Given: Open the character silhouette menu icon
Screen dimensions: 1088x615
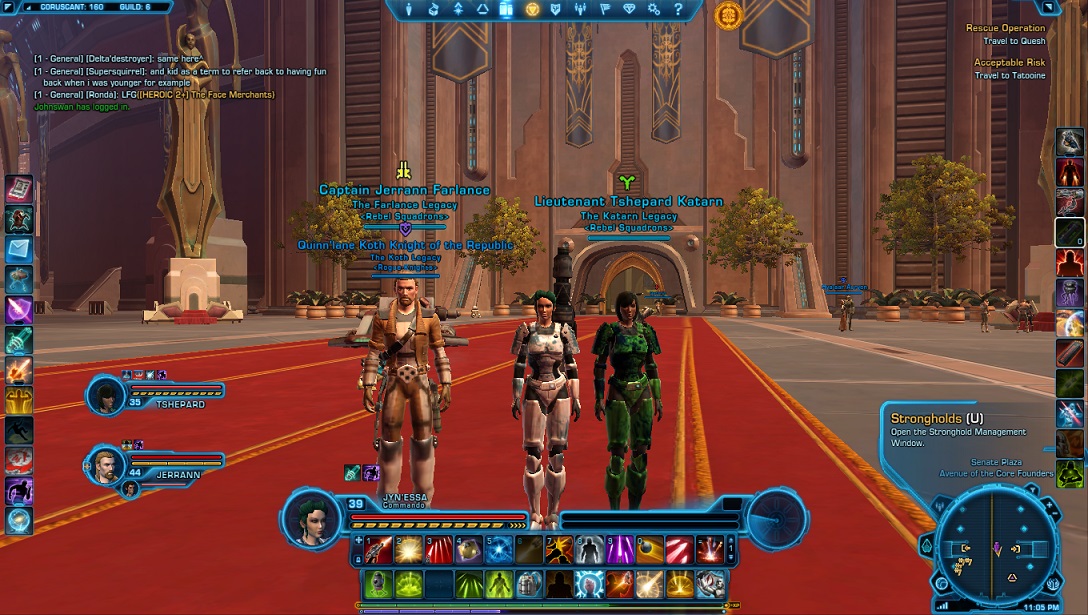Looking at the screenshot, I should (x=409, y=9).
